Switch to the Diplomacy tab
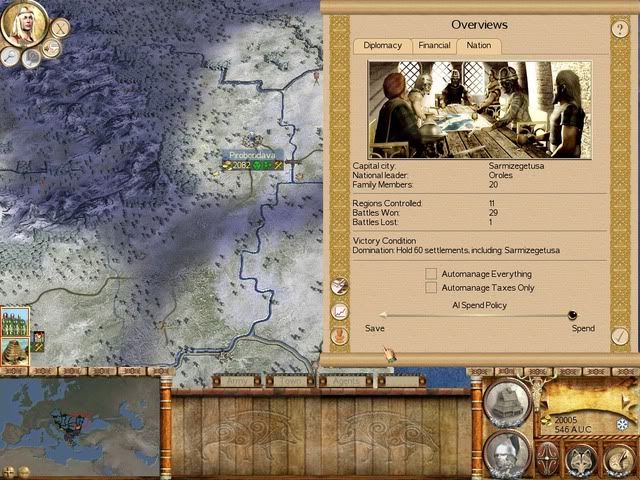Image resolution: width=640 pixels, height=480 pixels. click(x=382, y=45)
